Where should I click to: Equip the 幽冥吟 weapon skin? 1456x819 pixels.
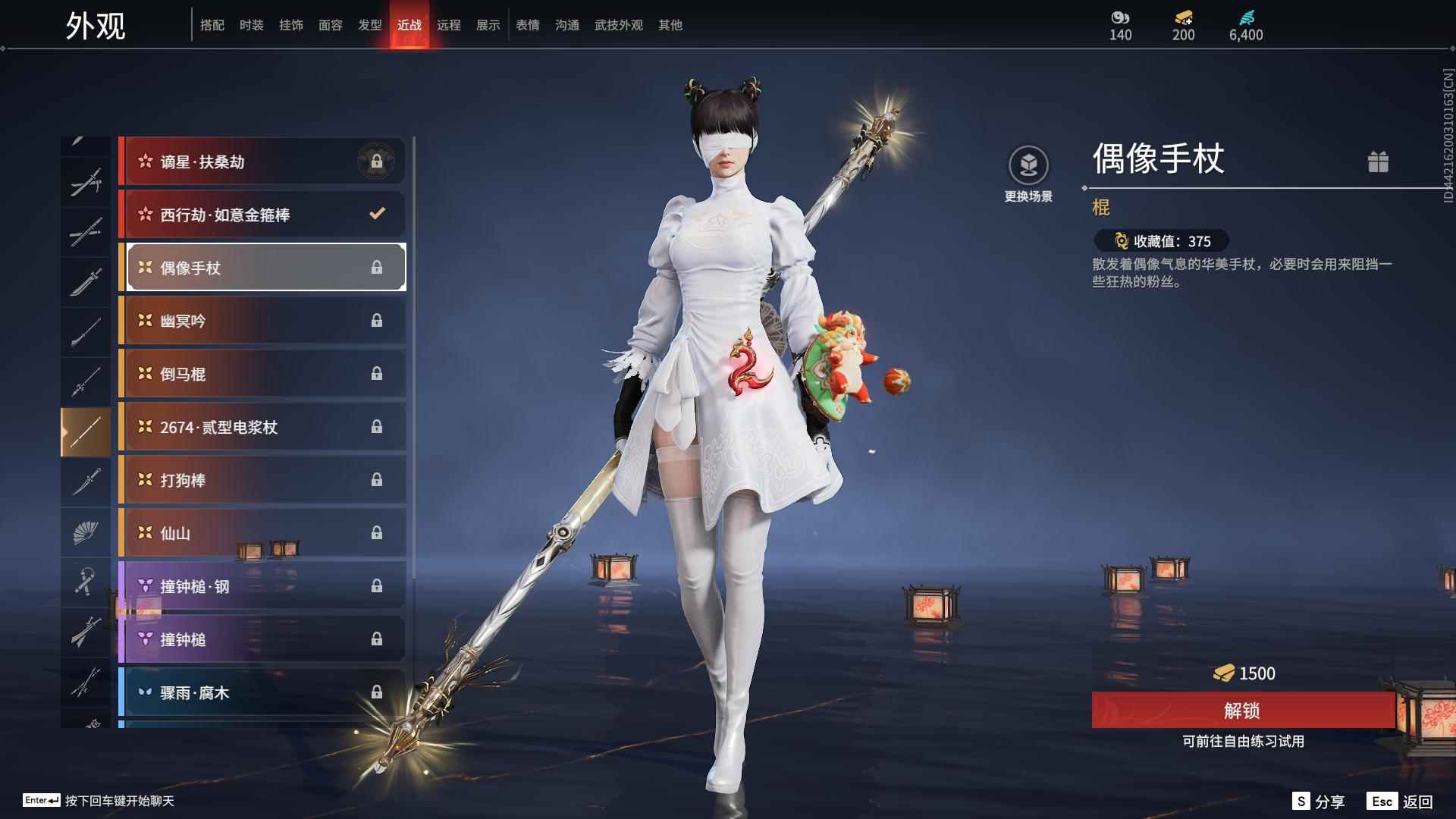(x=262, y=320)
